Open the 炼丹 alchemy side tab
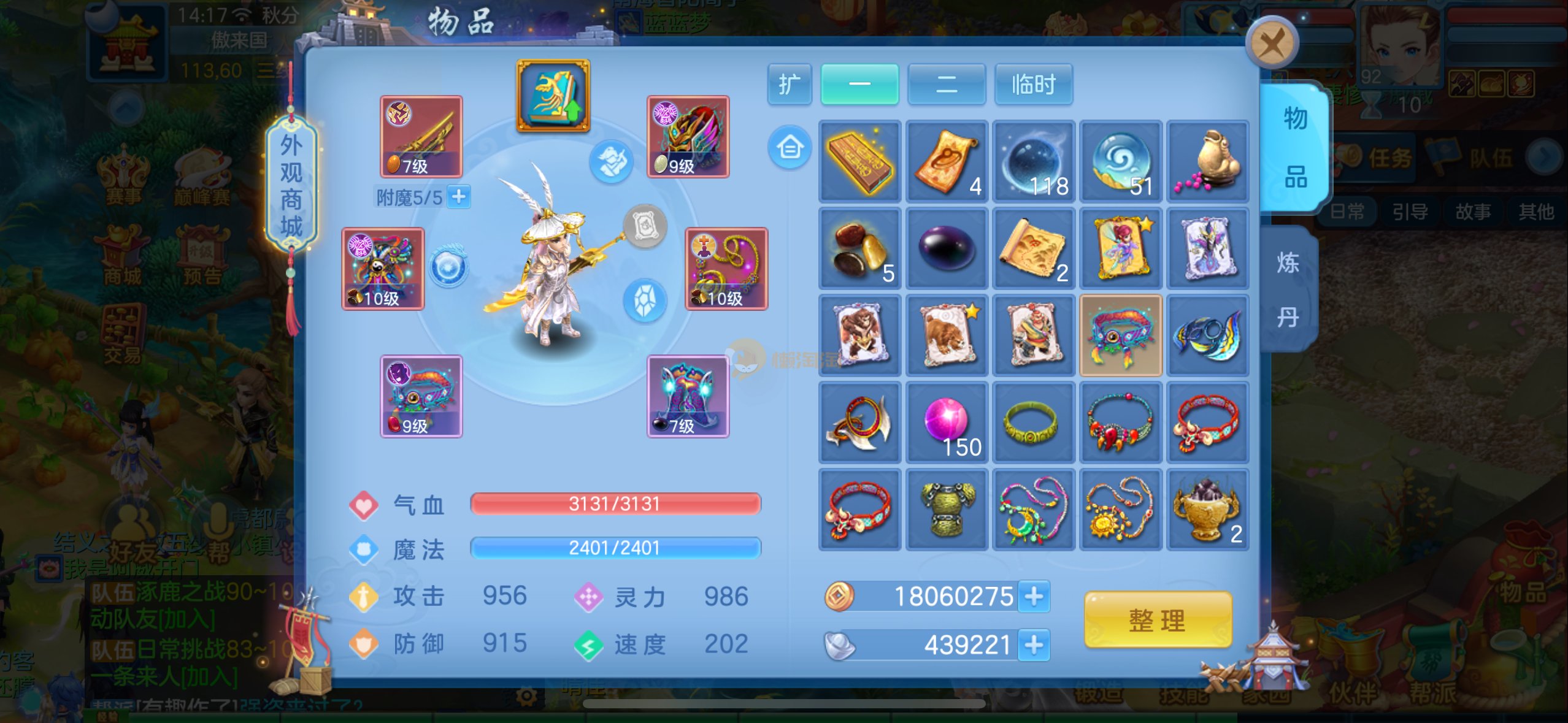Viewport: 1568px width, 723px height. pos(1288,289)
